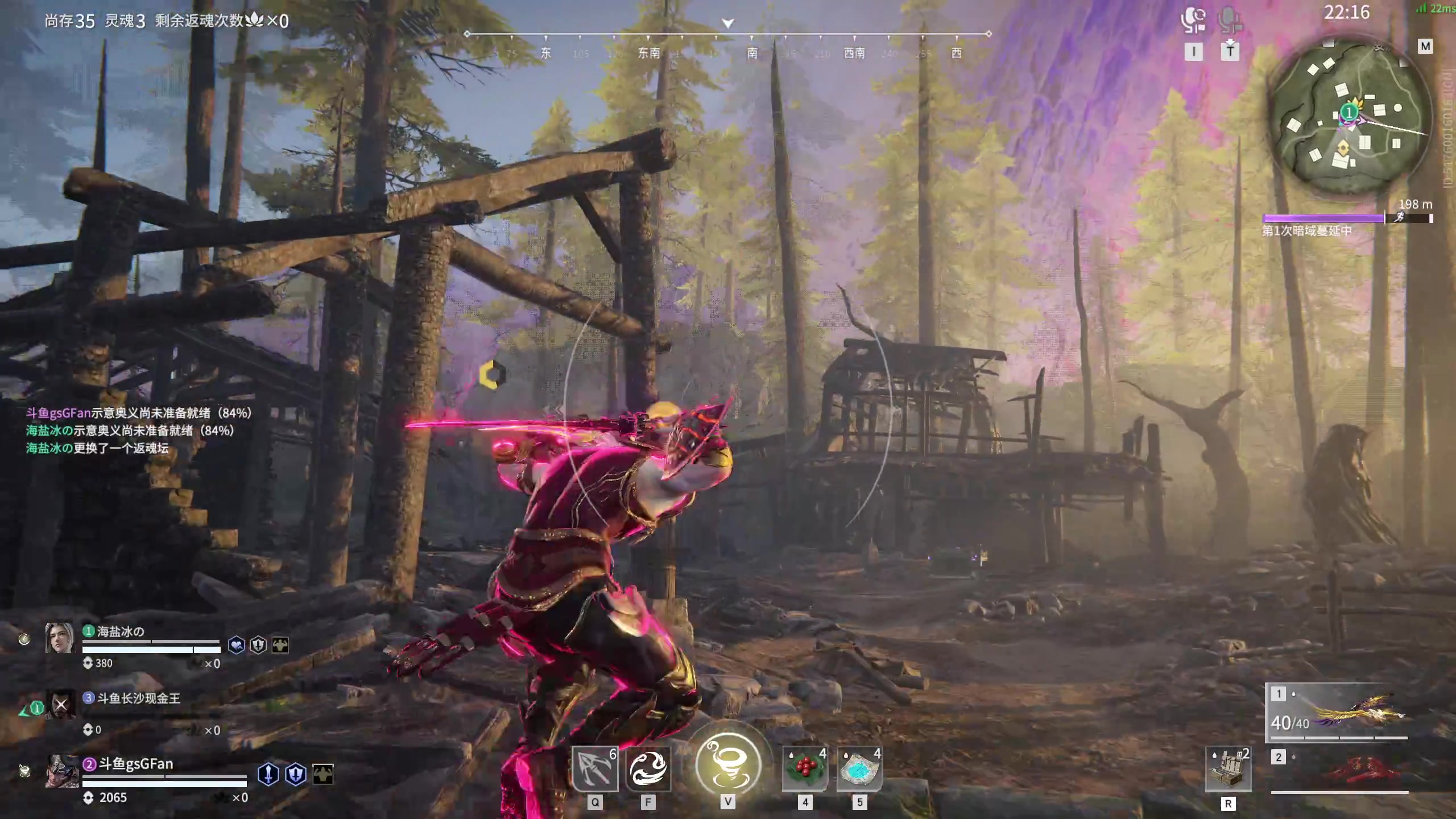The image size is (1456, 819).
Task: Use the red berries healing item
Action: pos(805,769)
